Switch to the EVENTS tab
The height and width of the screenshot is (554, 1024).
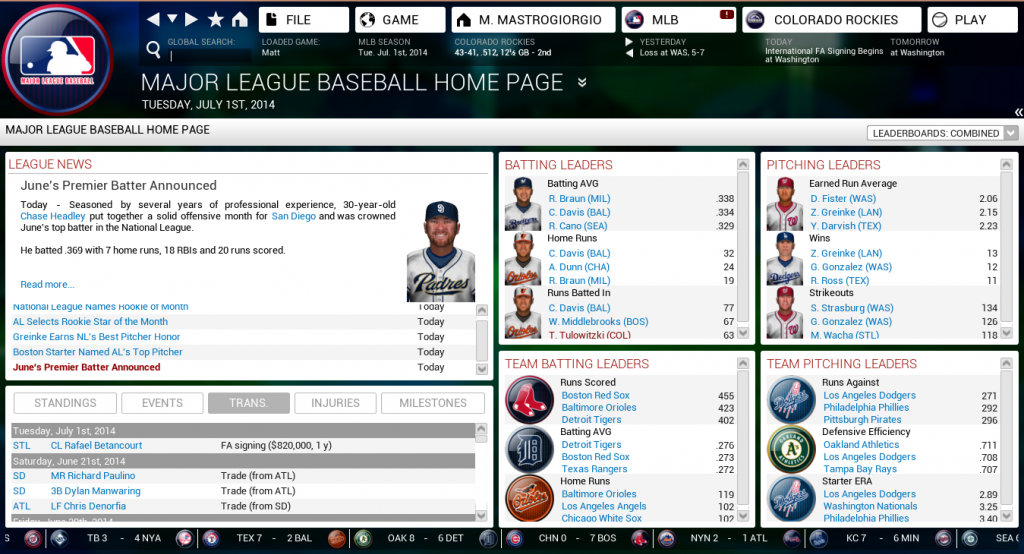pyautogui.click(x=162, y=403)
